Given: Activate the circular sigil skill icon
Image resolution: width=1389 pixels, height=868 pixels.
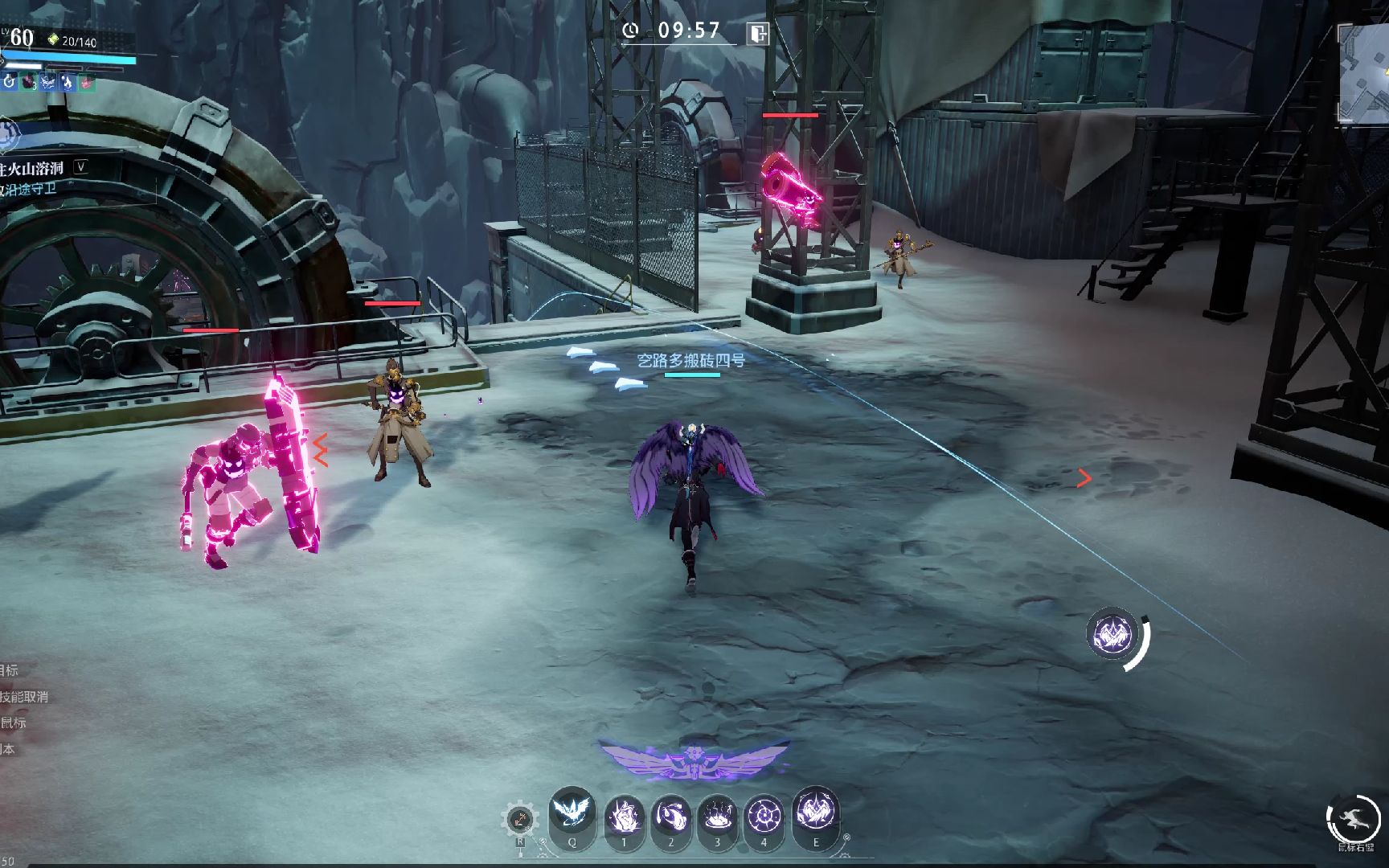Looking at the screenshot, I should pyautogui.click(x=764, y=817).
